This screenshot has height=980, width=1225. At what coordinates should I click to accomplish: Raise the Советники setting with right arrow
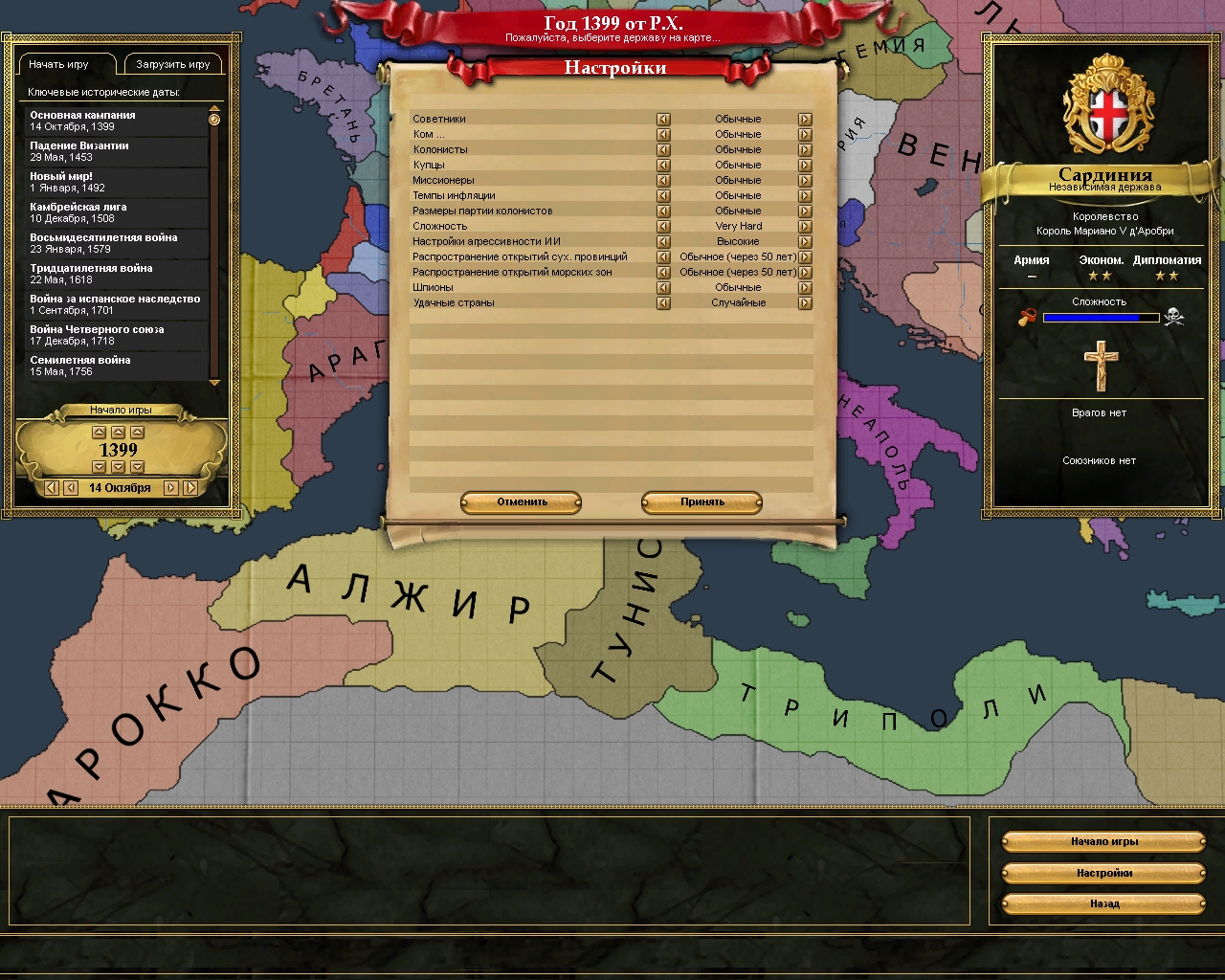[x=805, y=120]
